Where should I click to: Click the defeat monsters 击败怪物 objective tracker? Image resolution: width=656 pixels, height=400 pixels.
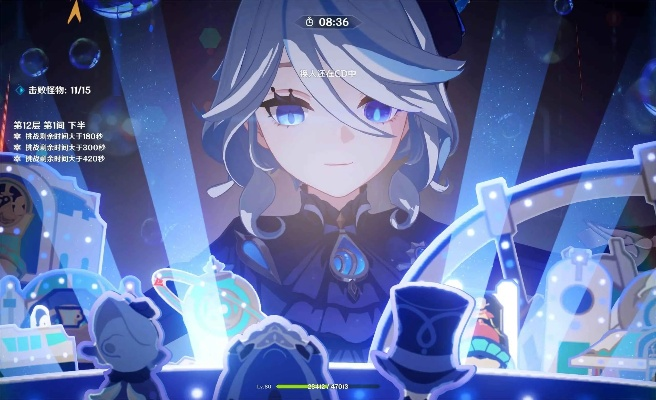click(x=56, y=90)
